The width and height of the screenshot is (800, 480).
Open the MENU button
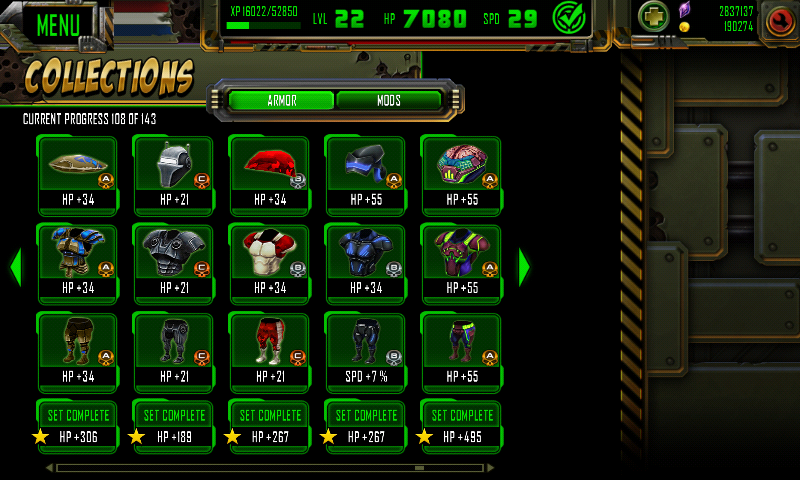pyautogui.click(x=58, y=24)
